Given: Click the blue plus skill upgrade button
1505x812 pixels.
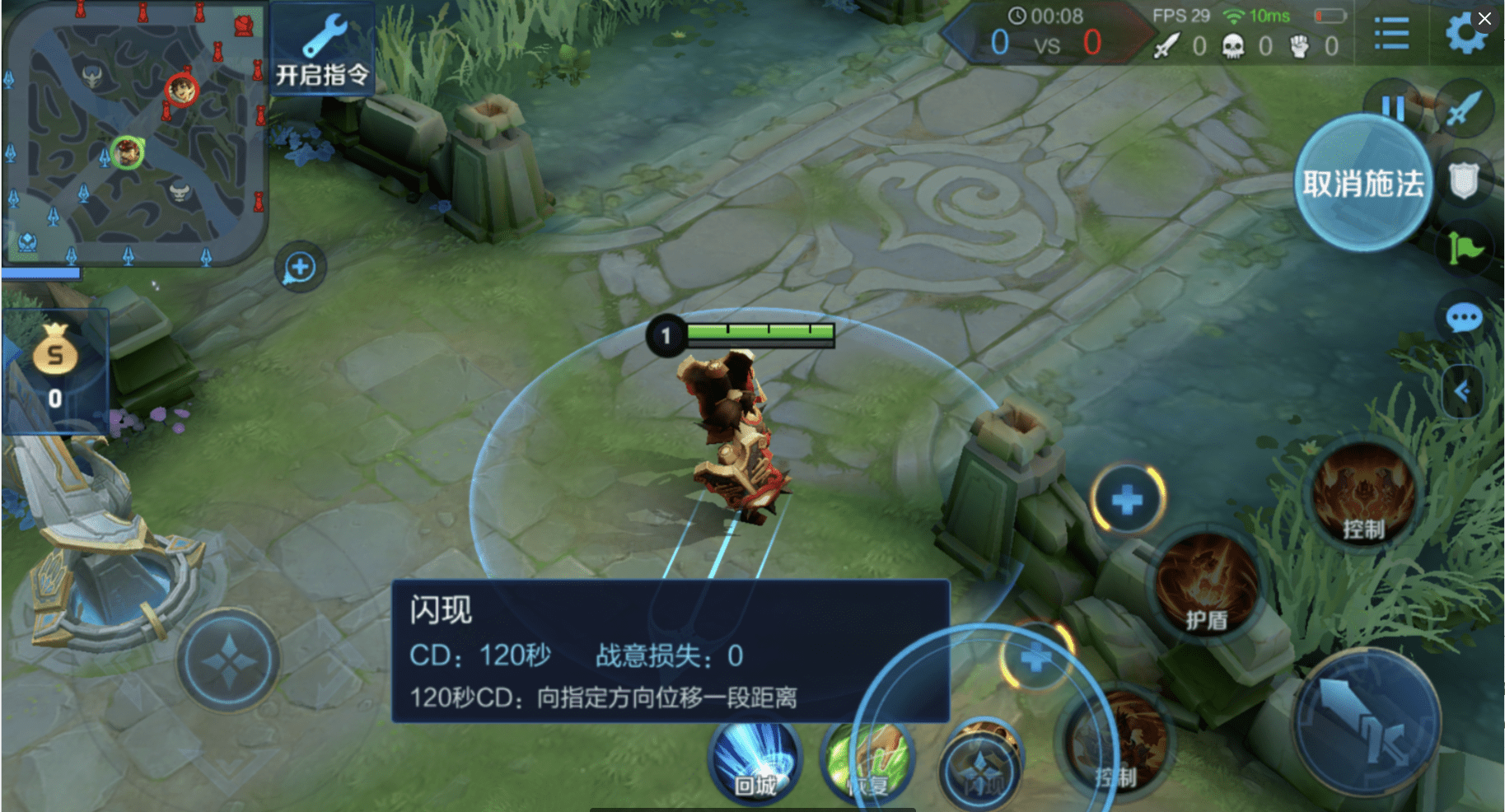Looking at the screenshot, I should tap(1127, 497).
